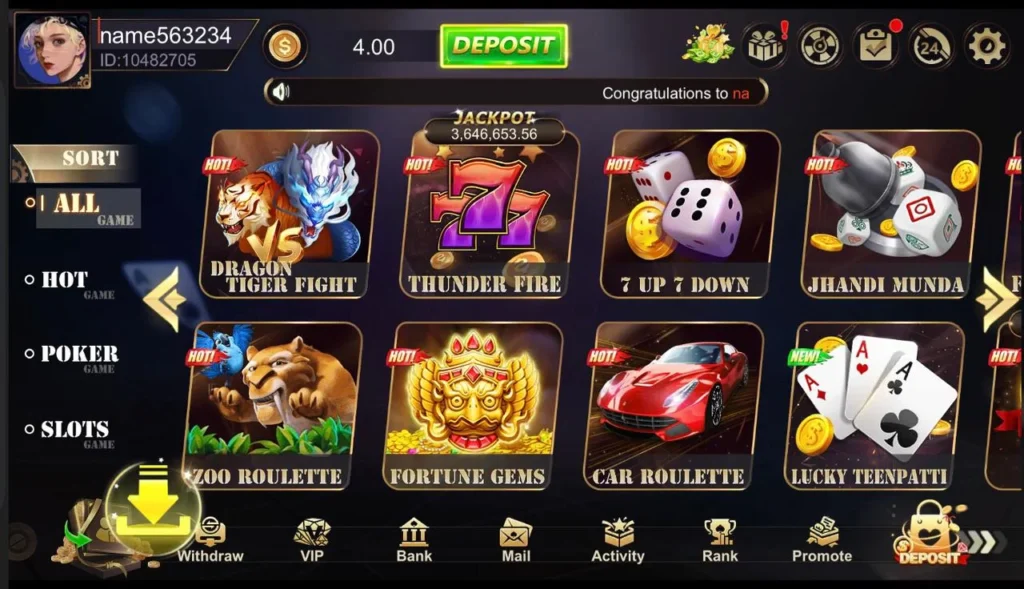The image size is (1024, 589).
Task: Choose the Fortune Gems game
Action: click(474, 405)
